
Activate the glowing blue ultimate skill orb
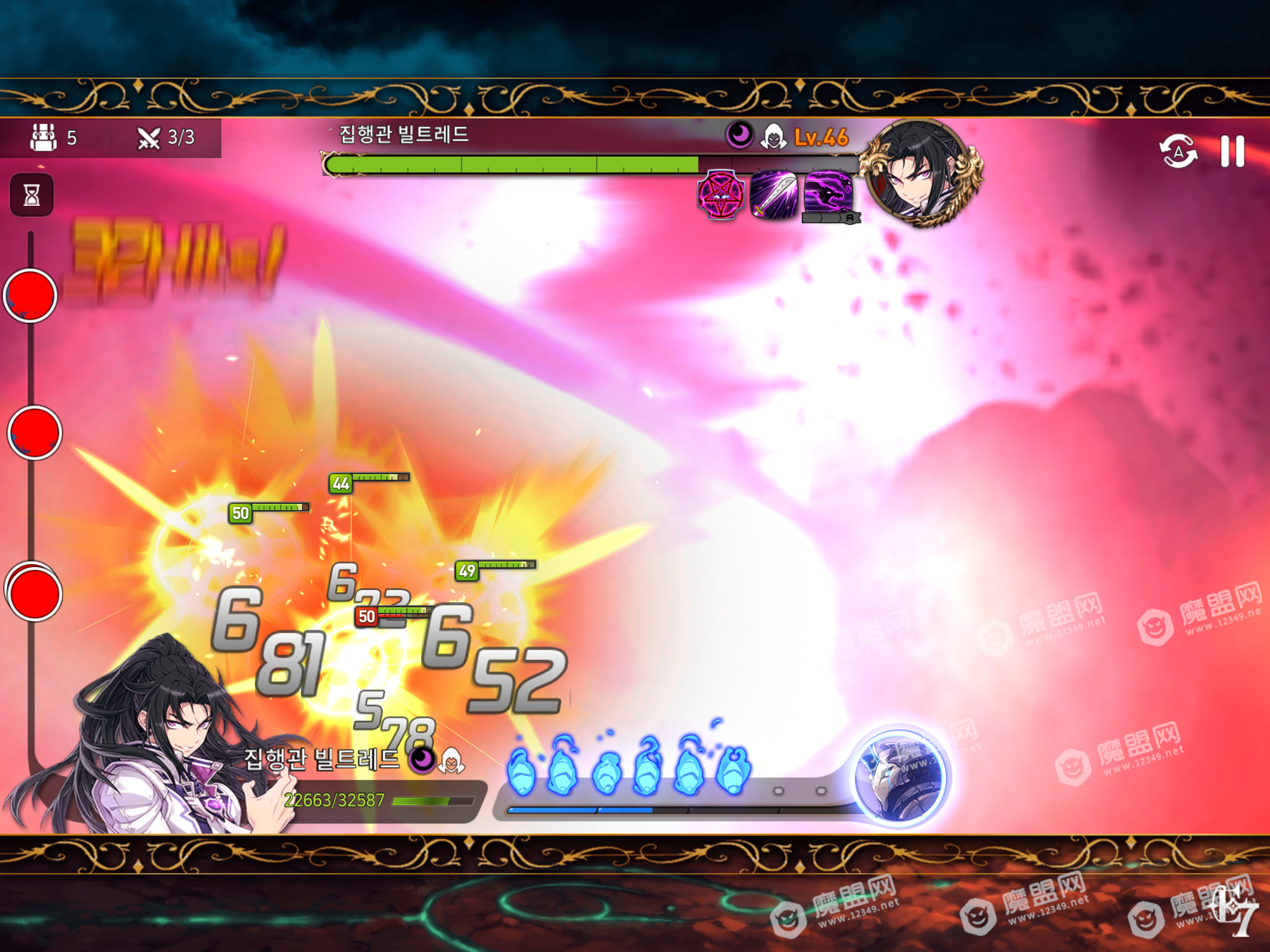tap(899, 776)
